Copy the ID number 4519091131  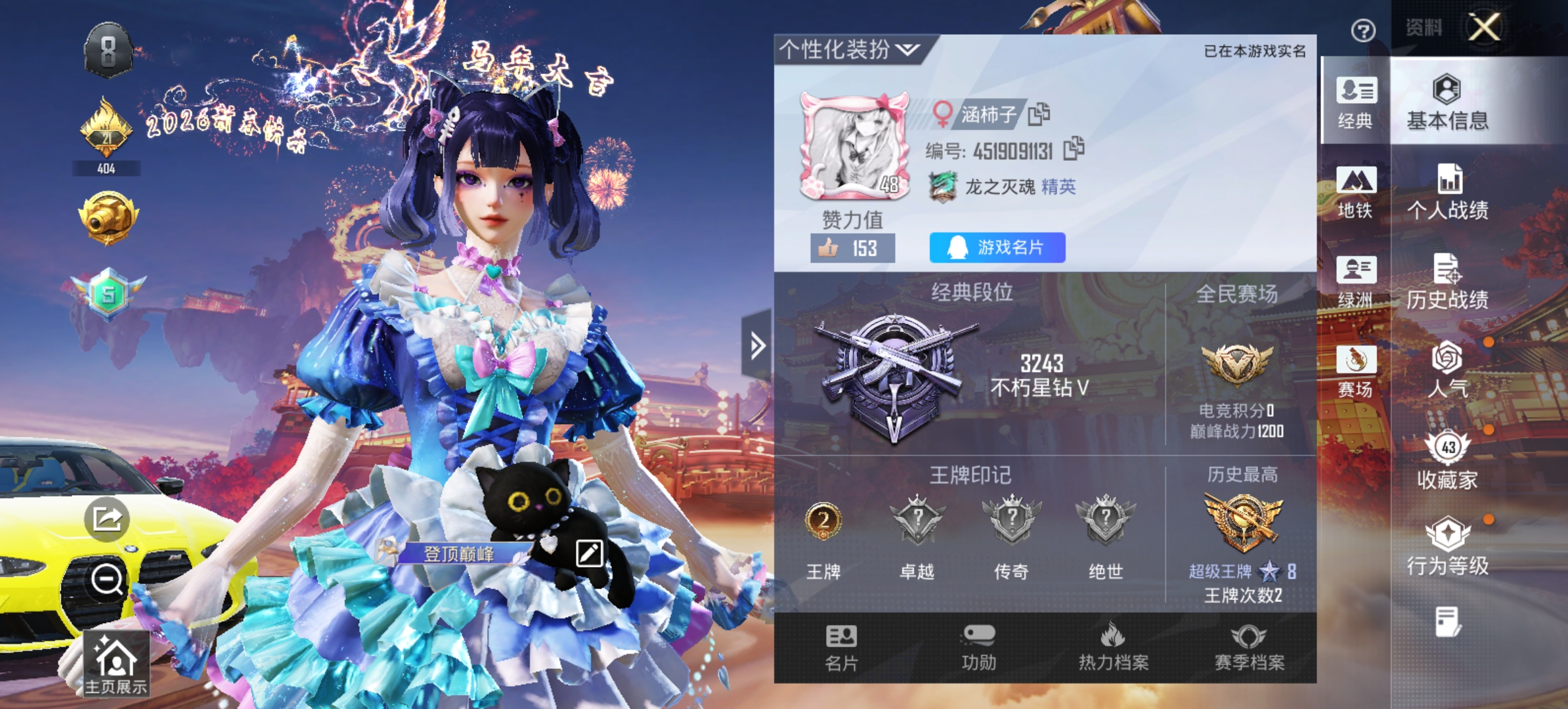pyautogui.click(x=1073, y=150)
